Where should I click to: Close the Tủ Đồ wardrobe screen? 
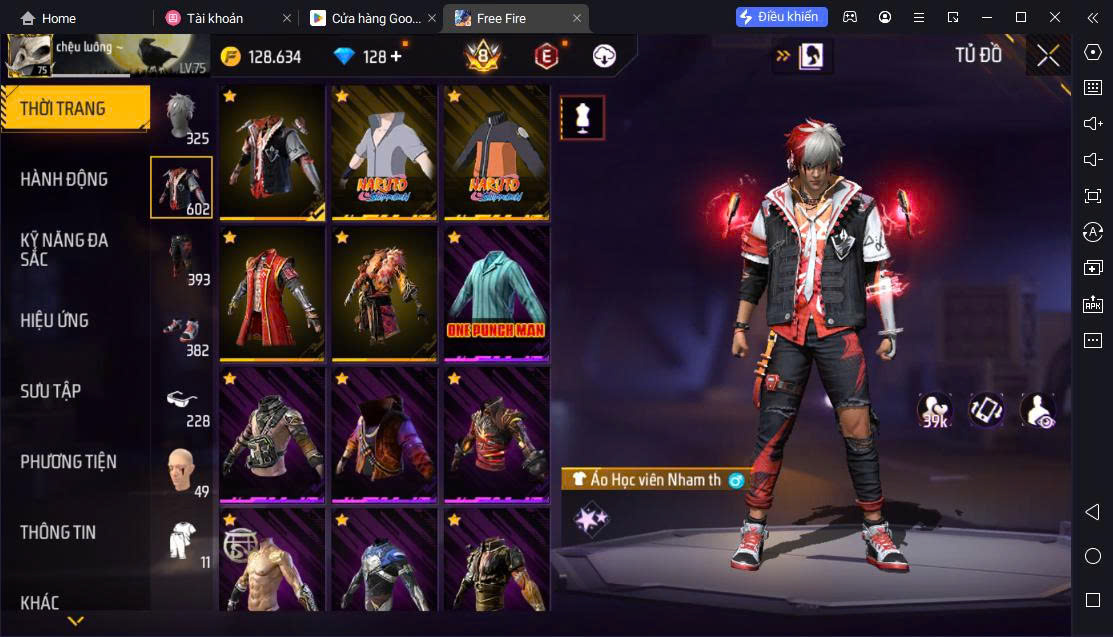tap(1047, 56)
